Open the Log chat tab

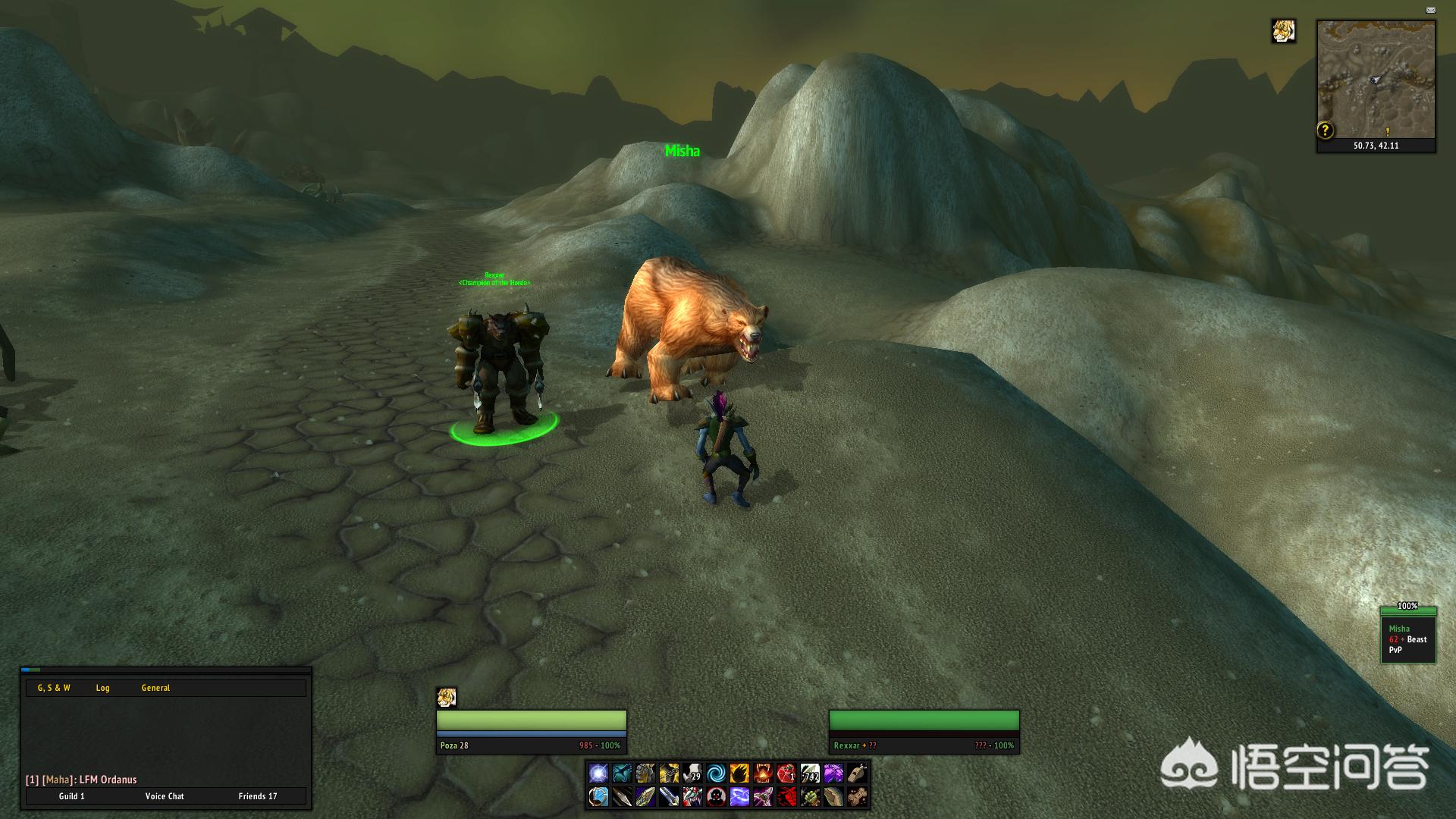103,688
